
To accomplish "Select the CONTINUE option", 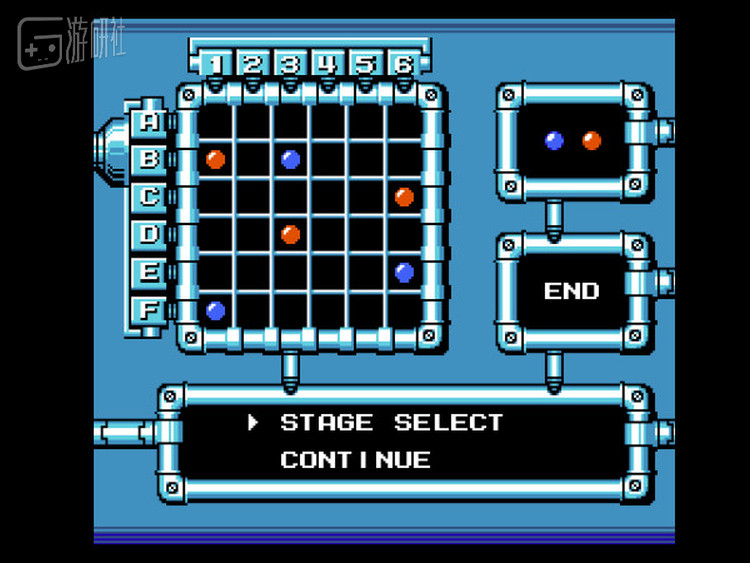I will [356, 461].
